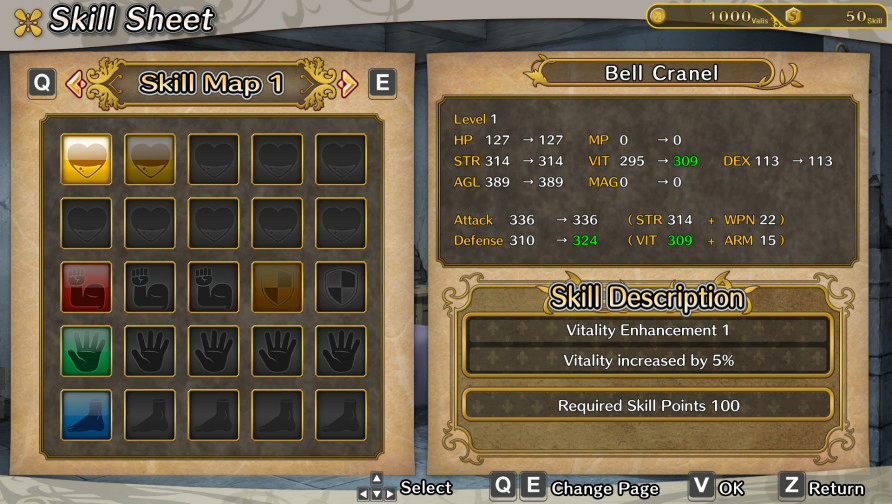Select the orange checkered shield skill
892x504 pixels.
tap(277, 288)
